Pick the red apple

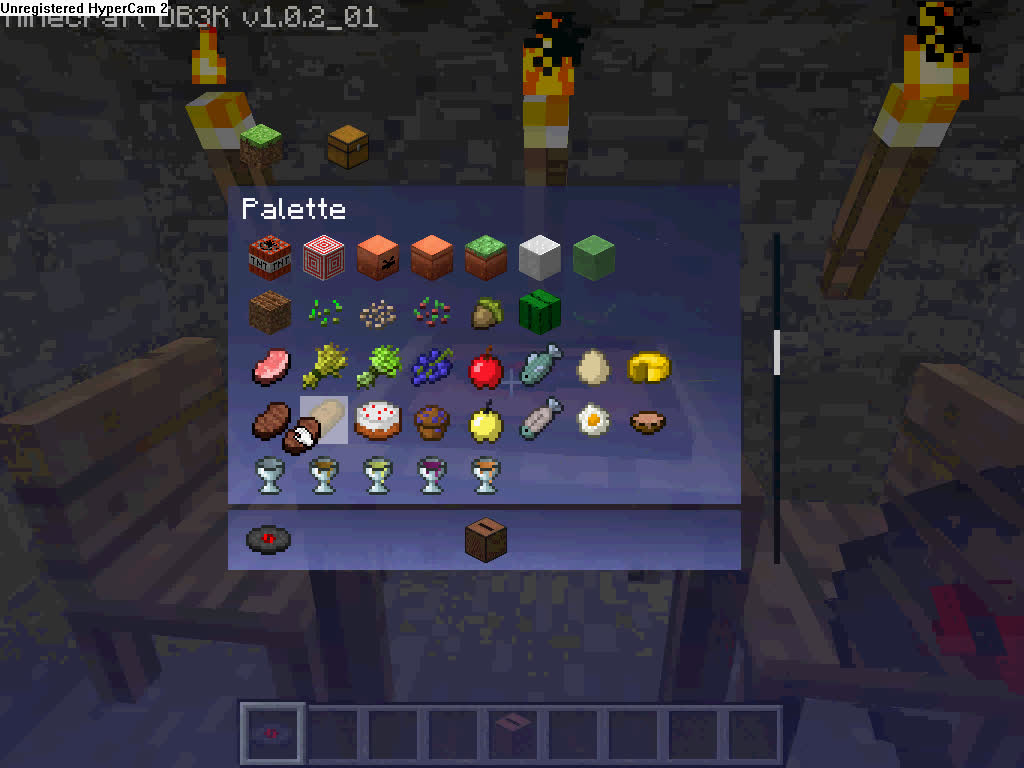pos(486,367)
